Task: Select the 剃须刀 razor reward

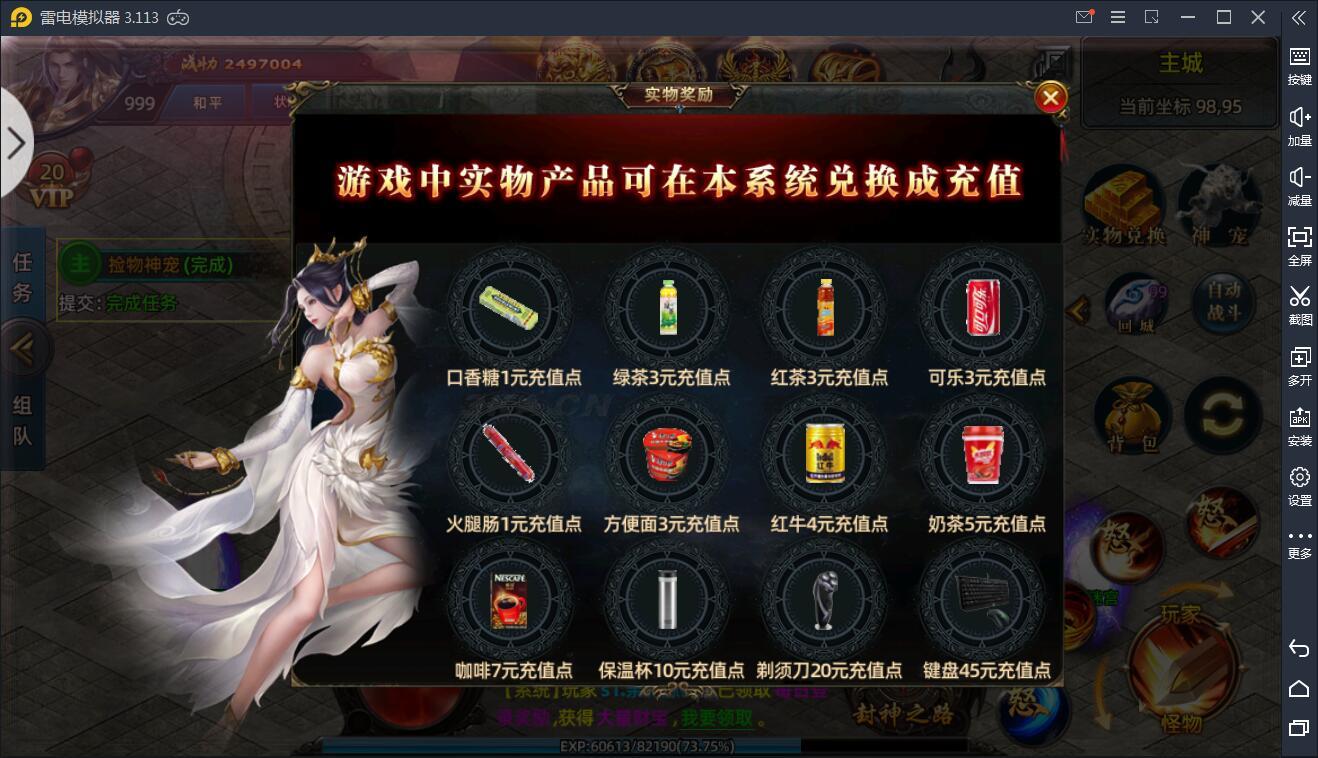Action: [x=825, y=600]
